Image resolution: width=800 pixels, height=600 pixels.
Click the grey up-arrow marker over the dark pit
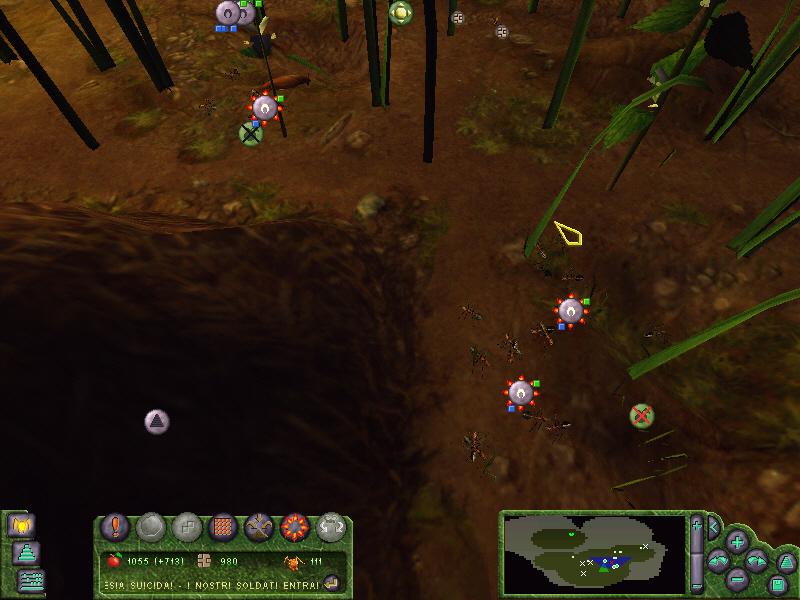[156, 421]
